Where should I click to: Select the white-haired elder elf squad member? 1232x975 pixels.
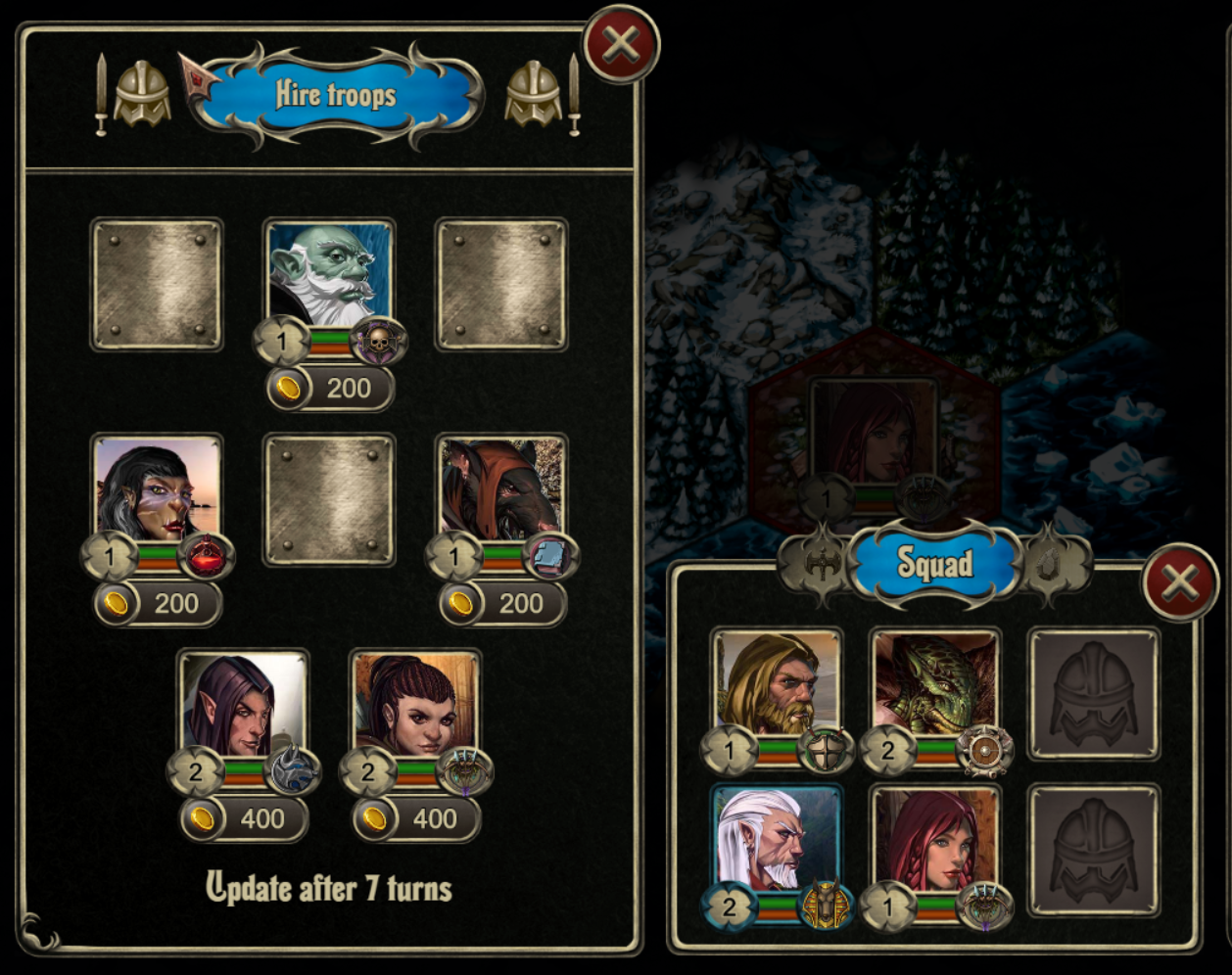click(777, 839)
